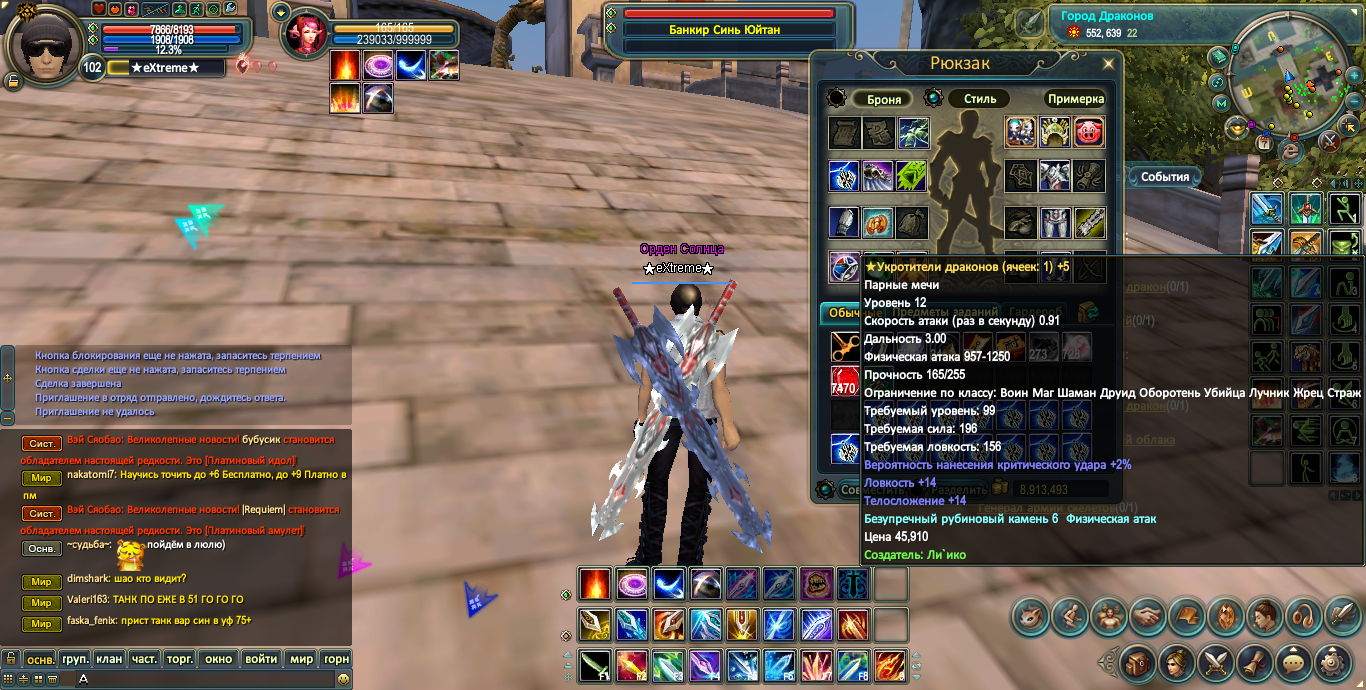The height and width of the screenshot is (690, 1366).
Task: Switch chat to the клан tab
Action: click(110, 659)
